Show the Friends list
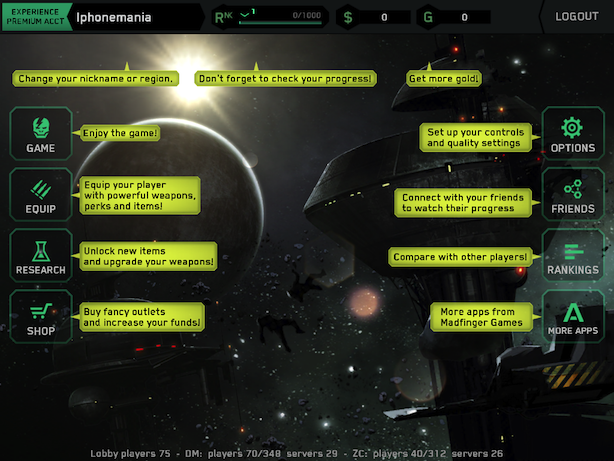Viewport: 614px width, 461px height. (572, 195)
